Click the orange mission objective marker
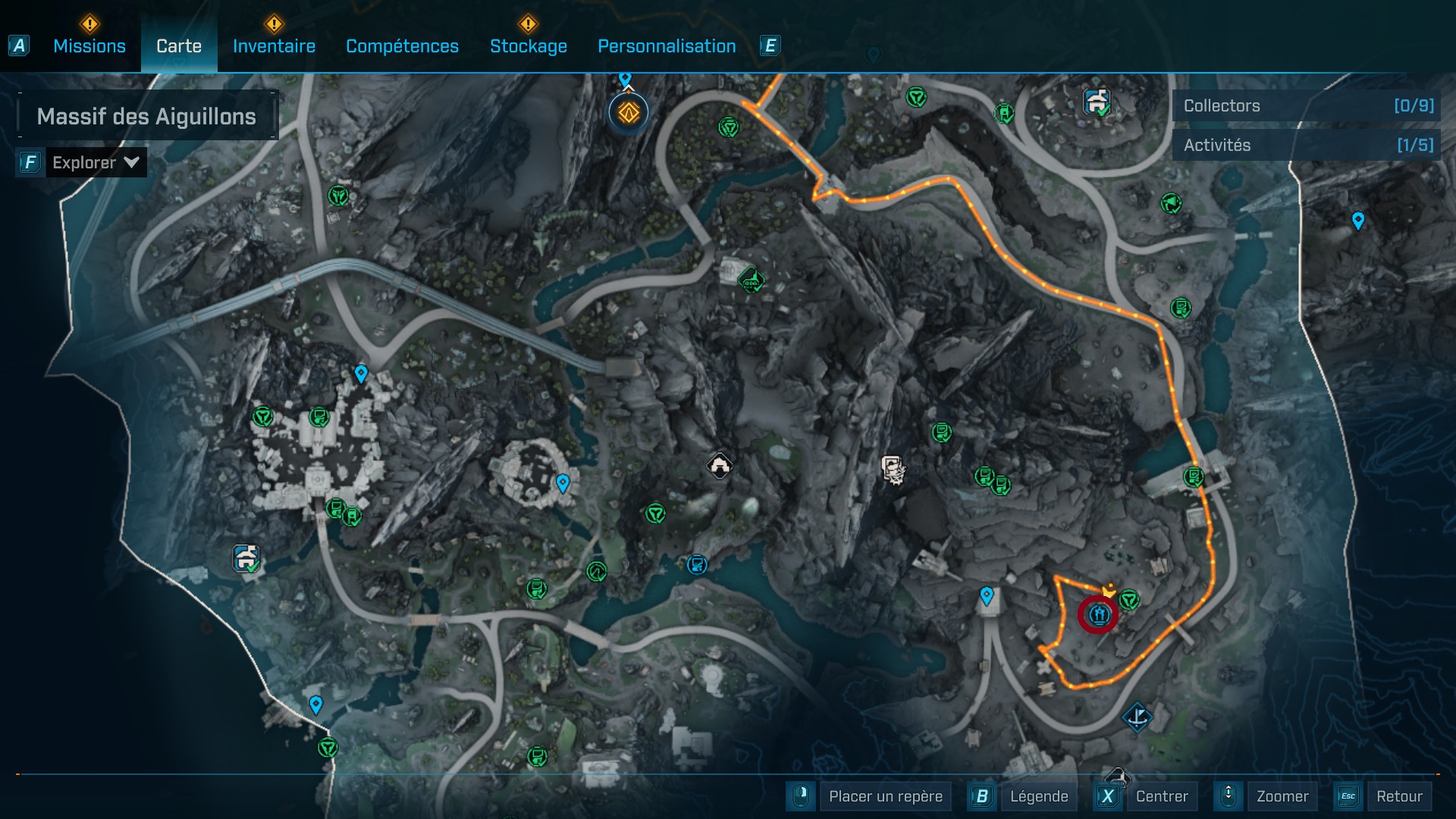 628,113
